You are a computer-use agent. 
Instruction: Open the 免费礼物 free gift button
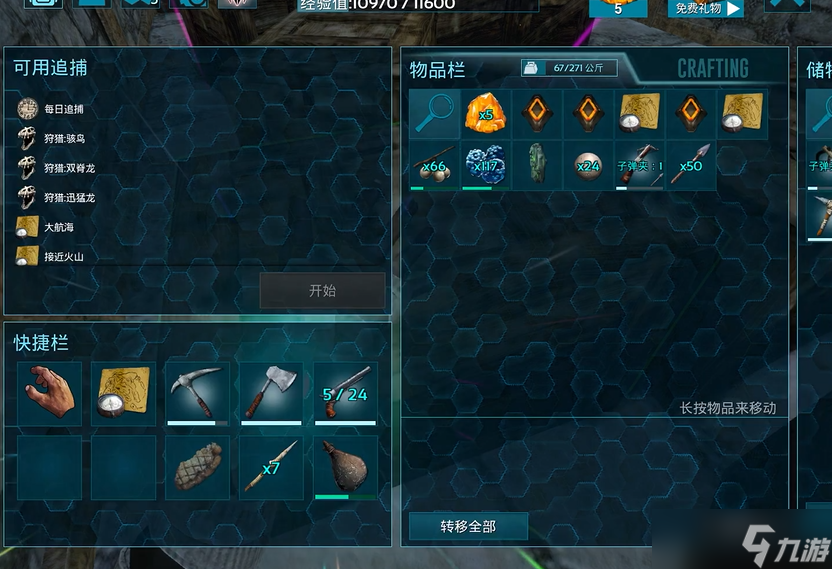tap(707, 9)
